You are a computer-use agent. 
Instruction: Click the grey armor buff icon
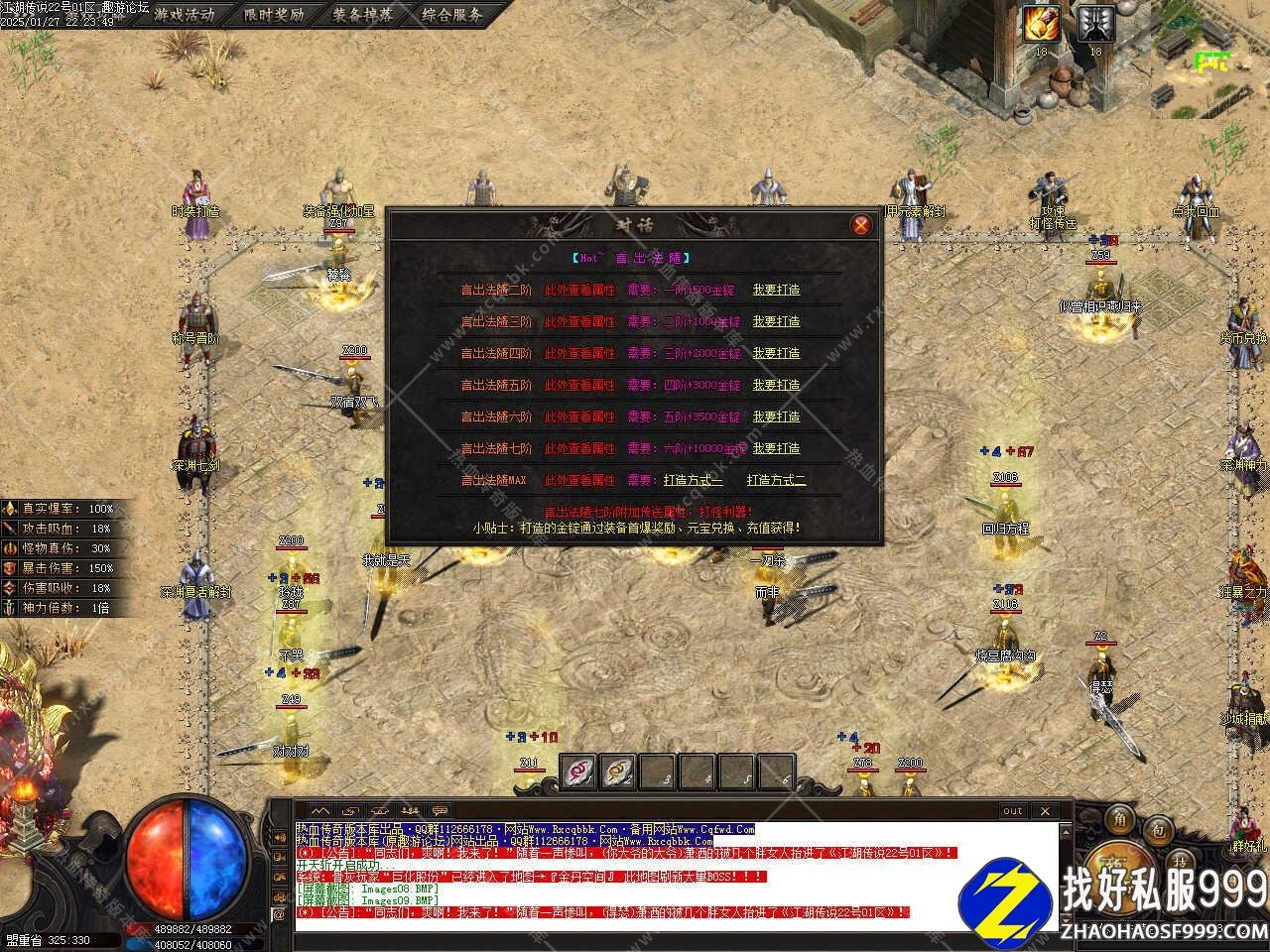point(1095,23)
